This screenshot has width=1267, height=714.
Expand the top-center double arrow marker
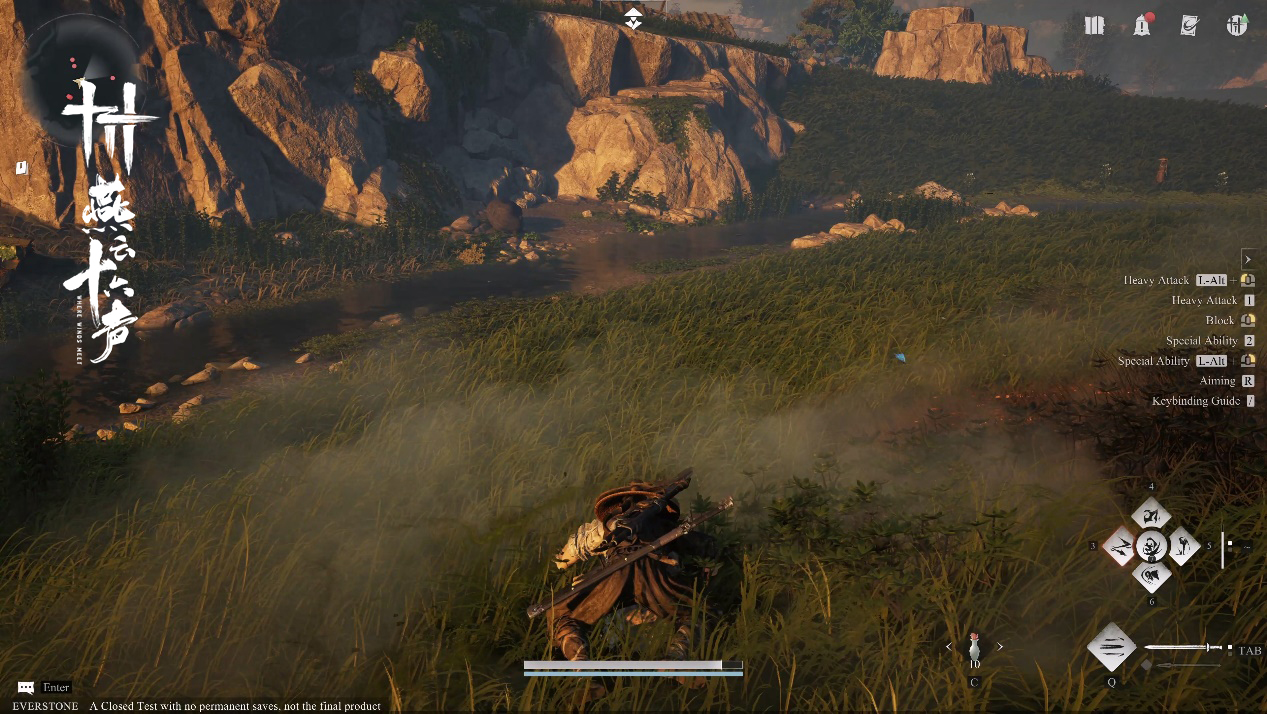pyautogui.click(x=633, y=18)
